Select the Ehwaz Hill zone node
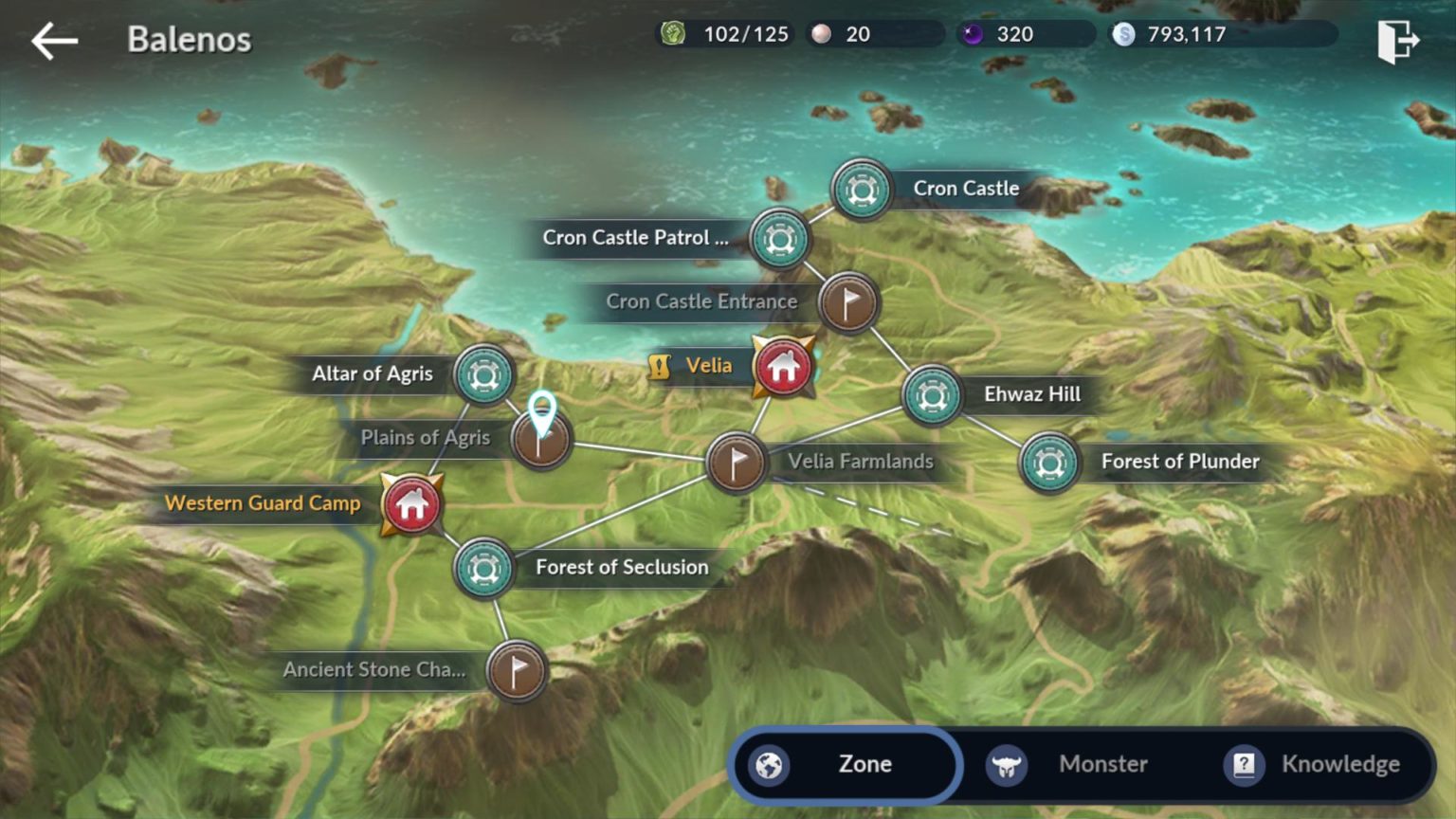Image resolution: width=1456 pixels, height=819 pixels. point(932,395)
